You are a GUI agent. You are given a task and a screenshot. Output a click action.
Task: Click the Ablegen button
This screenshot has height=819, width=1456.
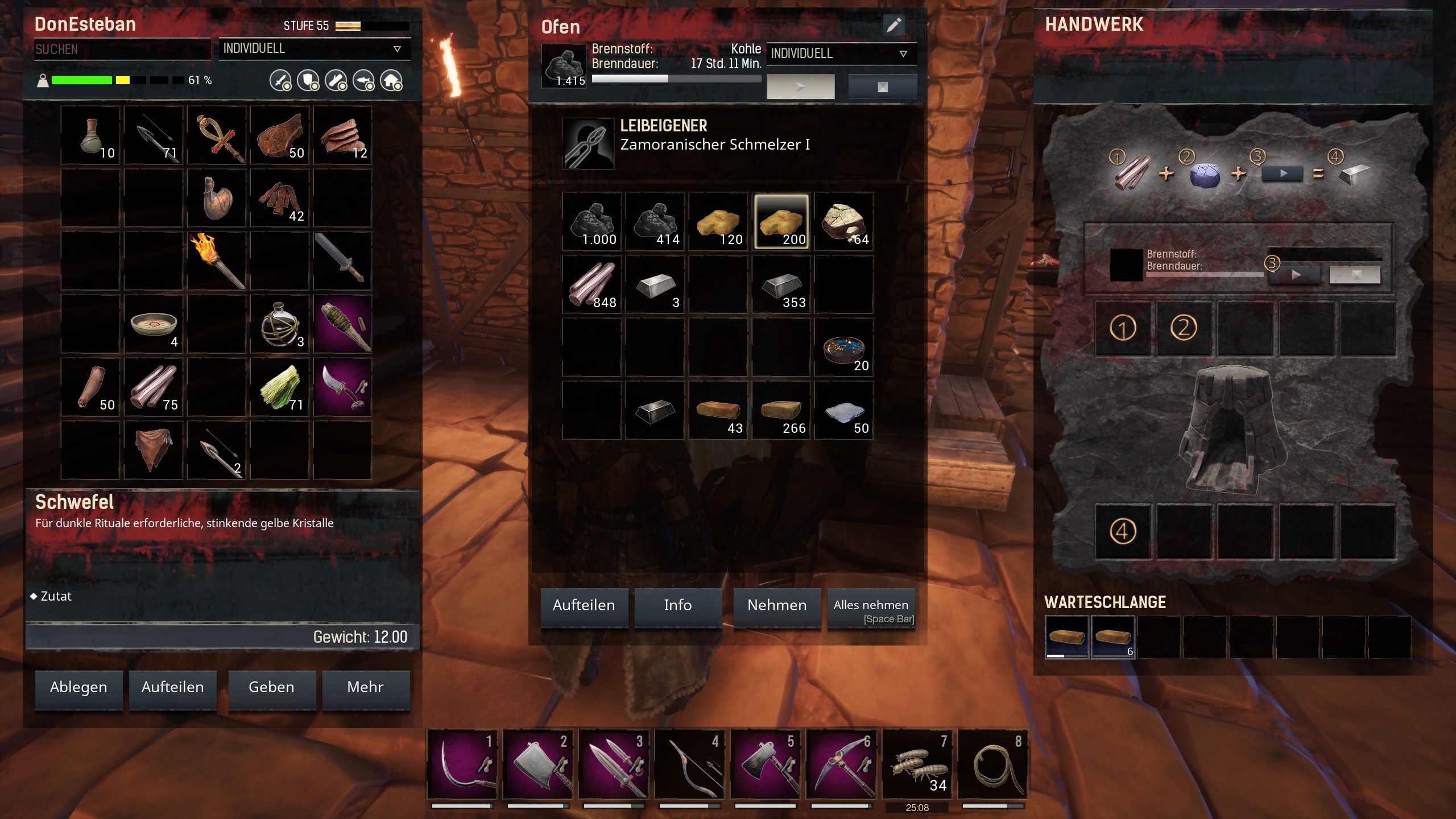(x=78, y=688)
